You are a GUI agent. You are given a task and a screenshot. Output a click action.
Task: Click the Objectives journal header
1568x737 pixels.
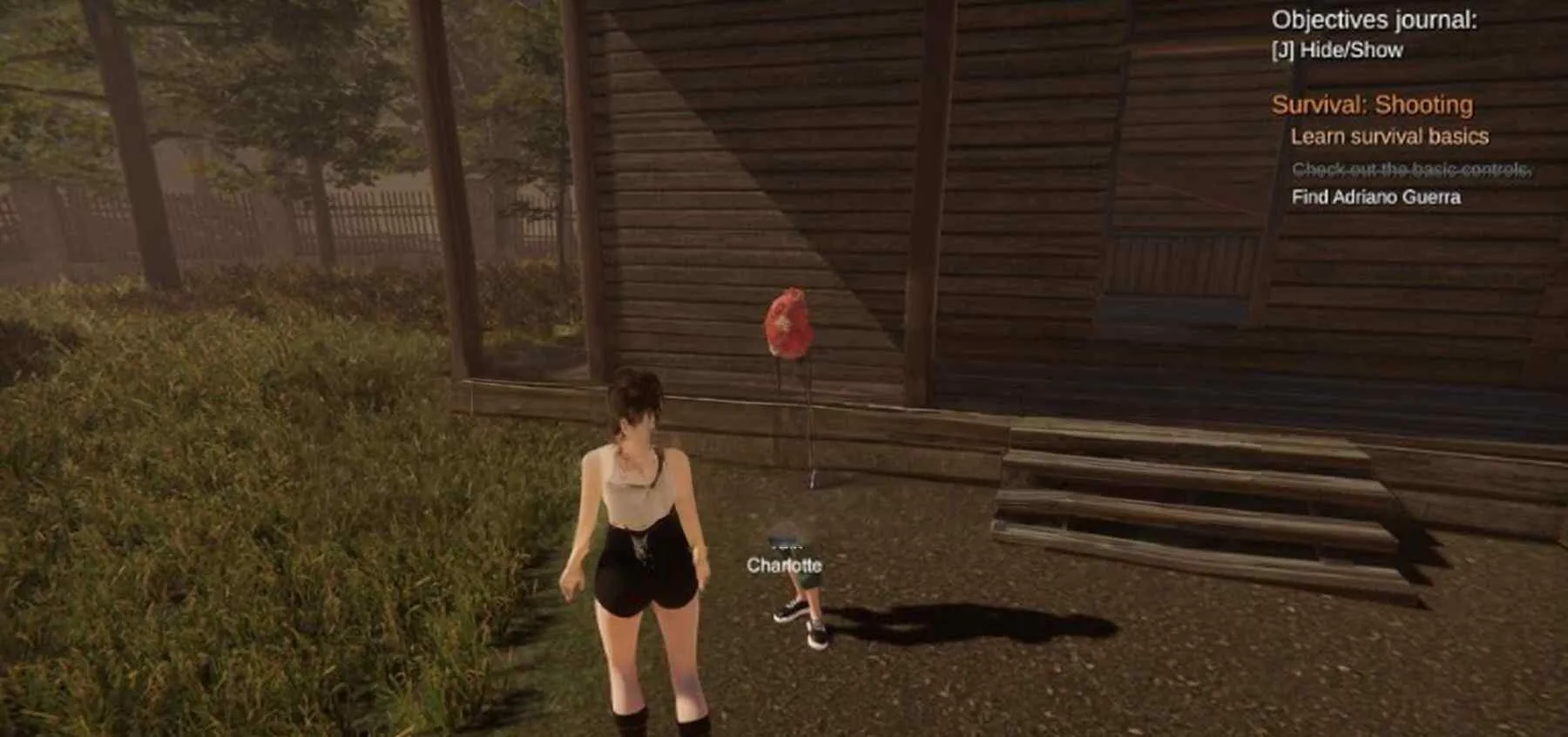[1374, 20]
